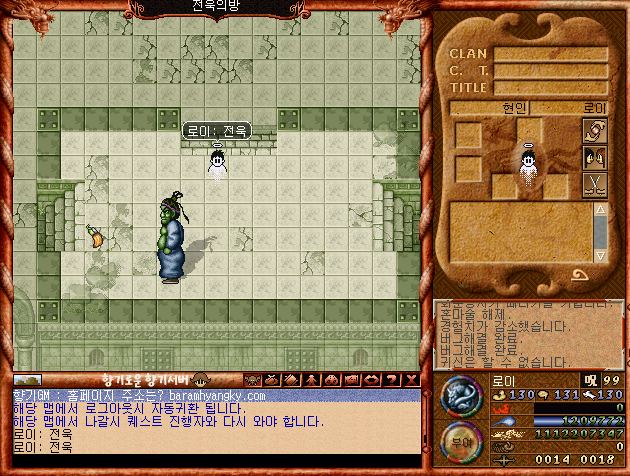This screenshot has width=630, height=476.
Task: Click the crossed swords icon in character panel
Action: point(594,184)
